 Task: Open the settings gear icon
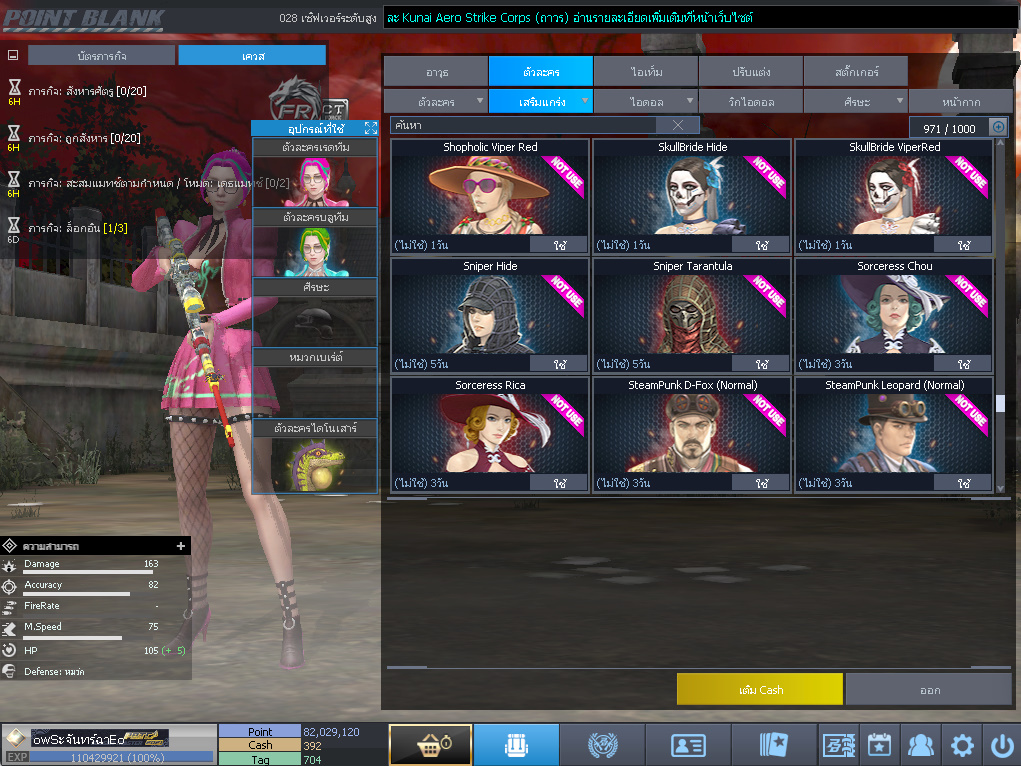click(961, 745)
